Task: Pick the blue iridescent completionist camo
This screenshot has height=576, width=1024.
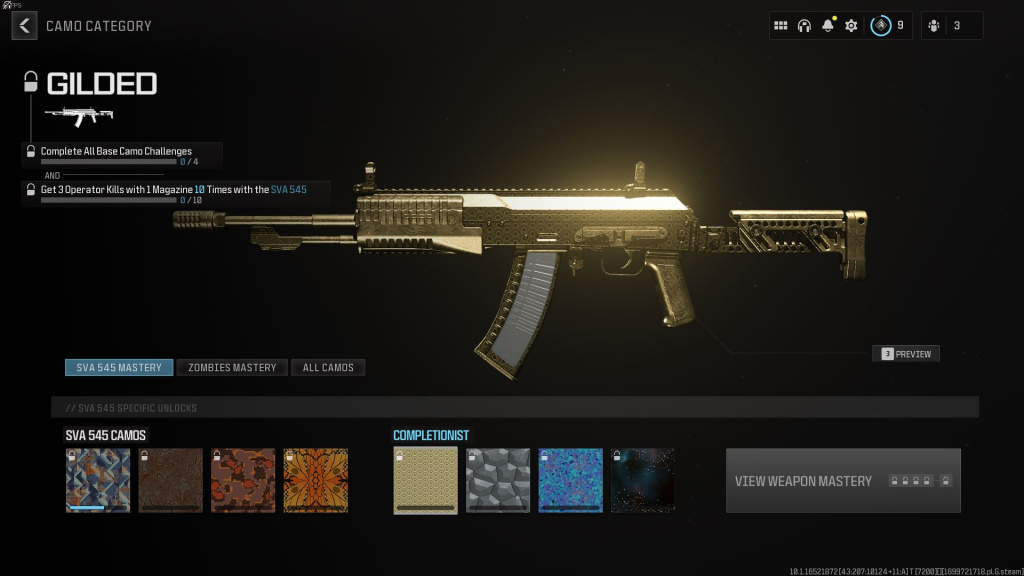Action: (570, 481)
